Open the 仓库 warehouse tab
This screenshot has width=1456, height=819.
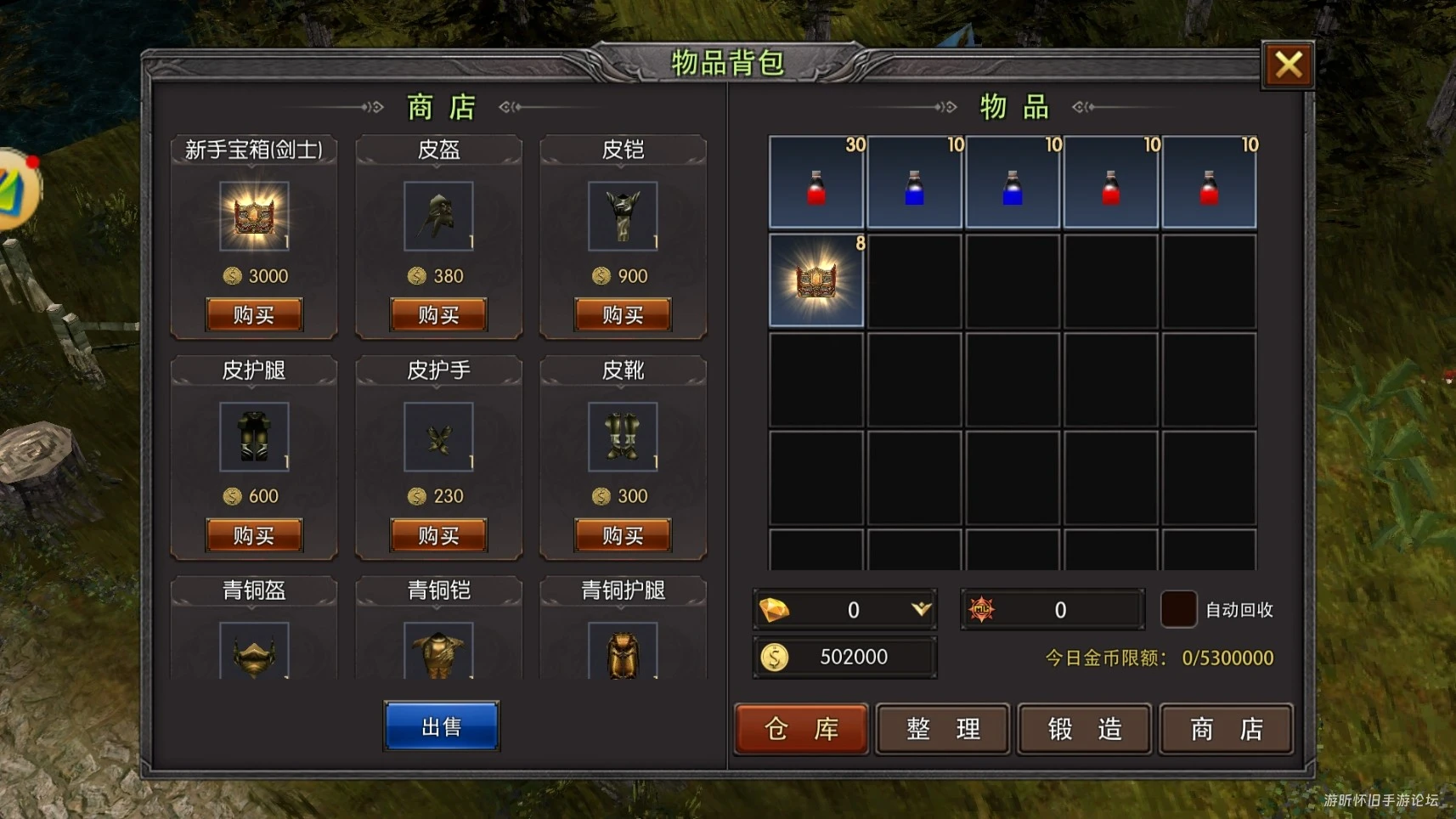pos(800,729)
